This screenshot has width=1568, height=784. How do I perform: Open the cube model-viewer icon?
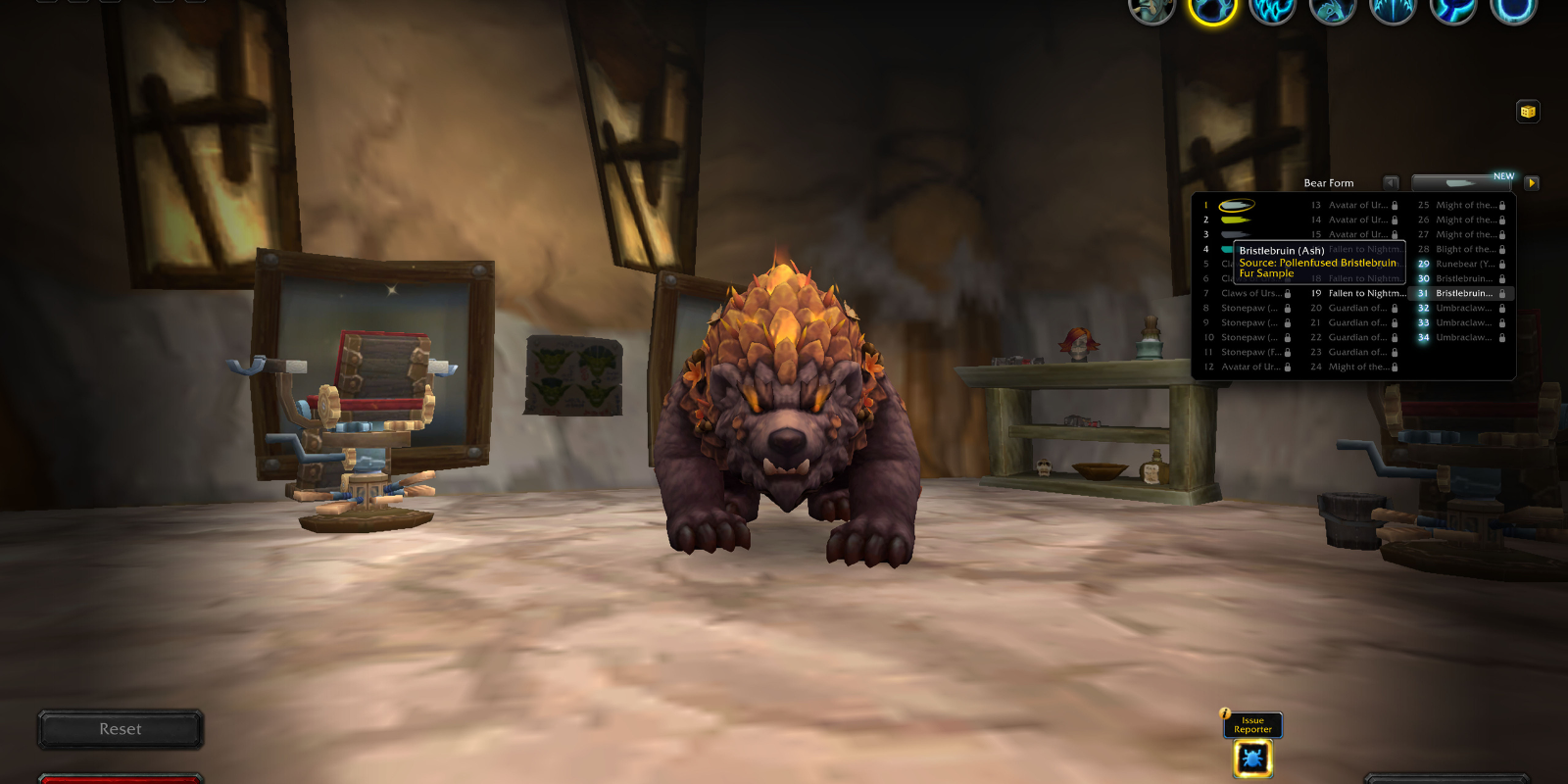[x=1527, y=112]
